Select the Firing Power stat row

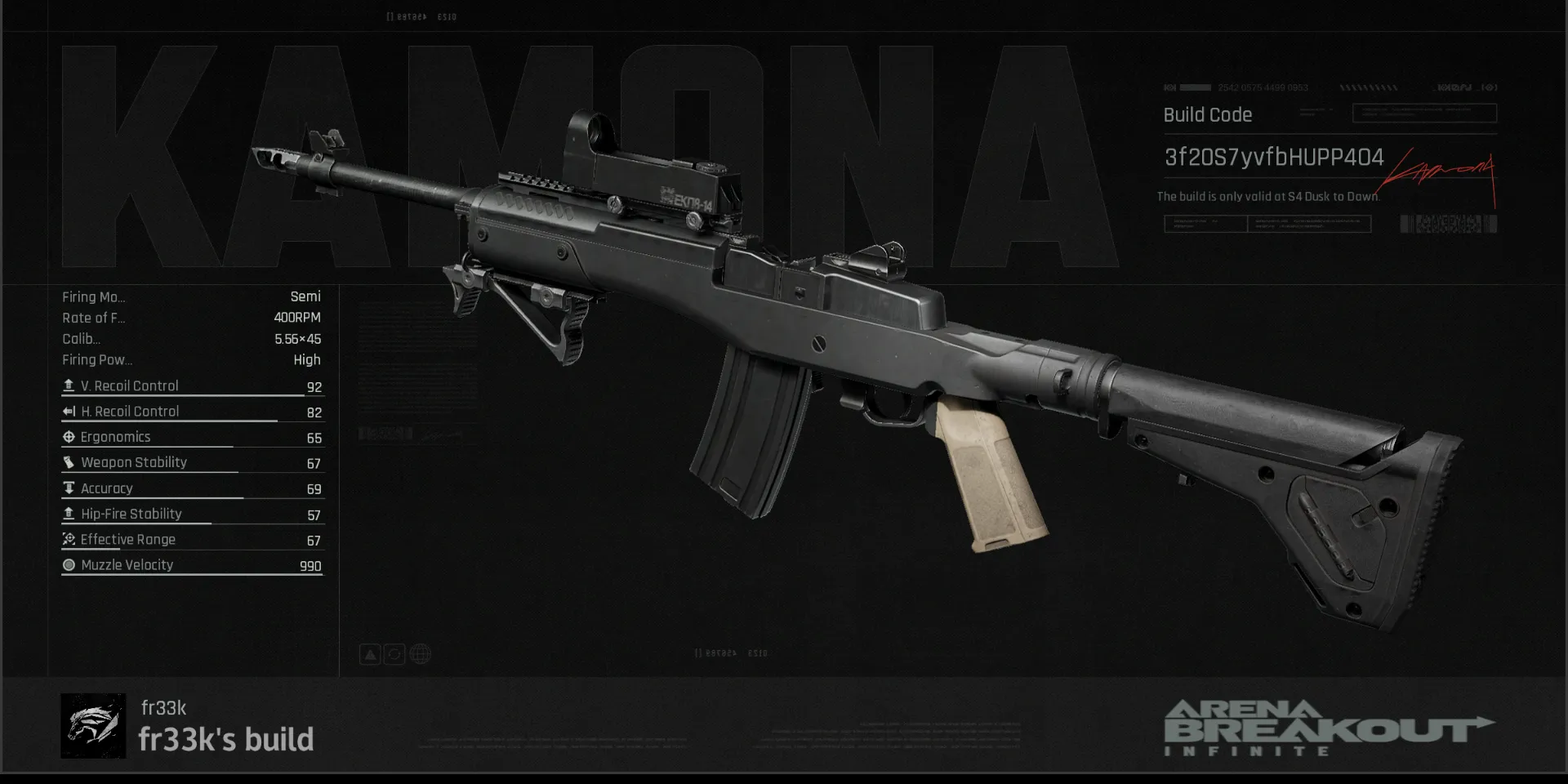(x=98, y=359)
